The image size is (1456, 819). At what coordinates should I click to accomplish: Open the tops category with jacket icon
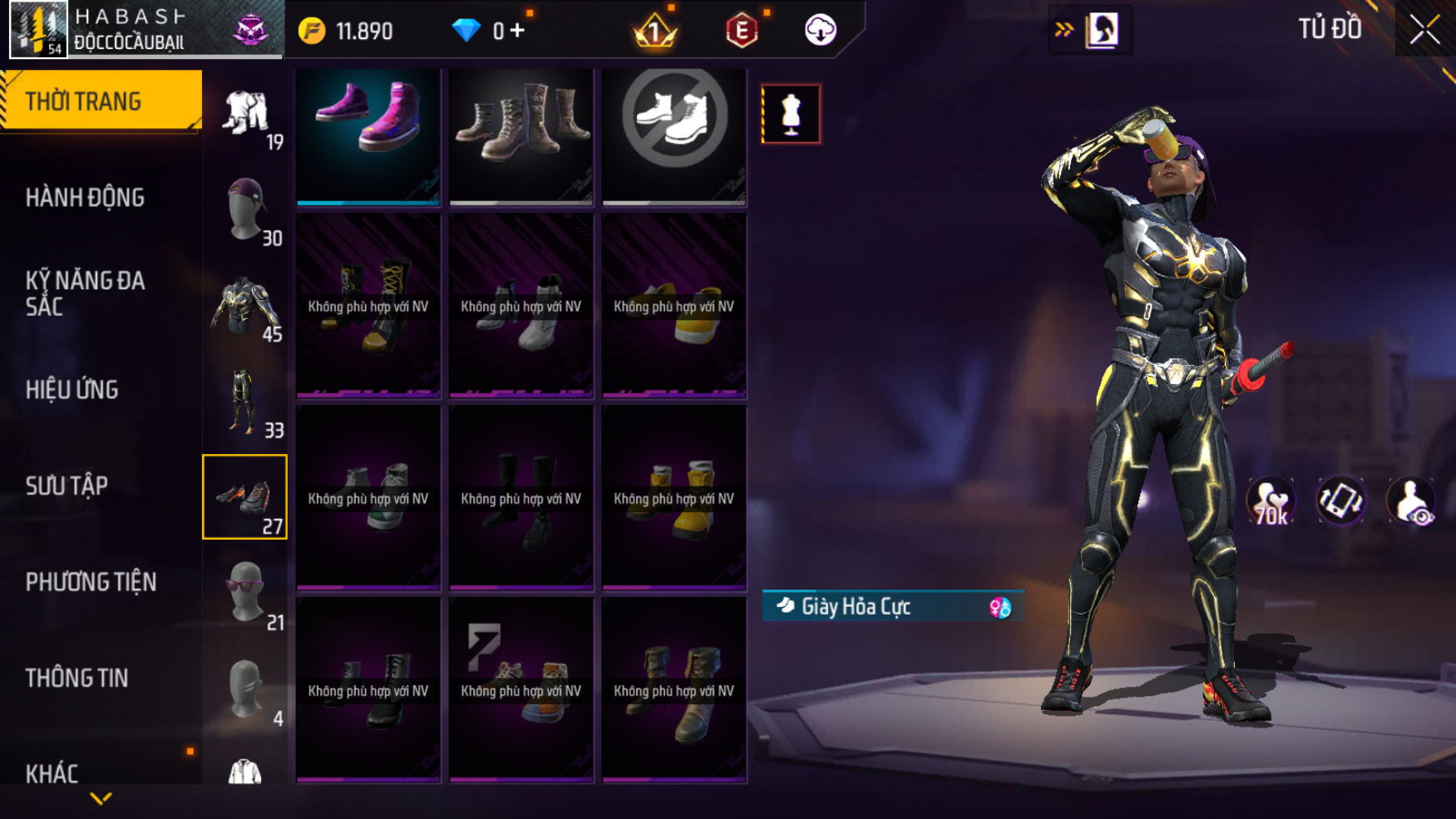[245, 308]
